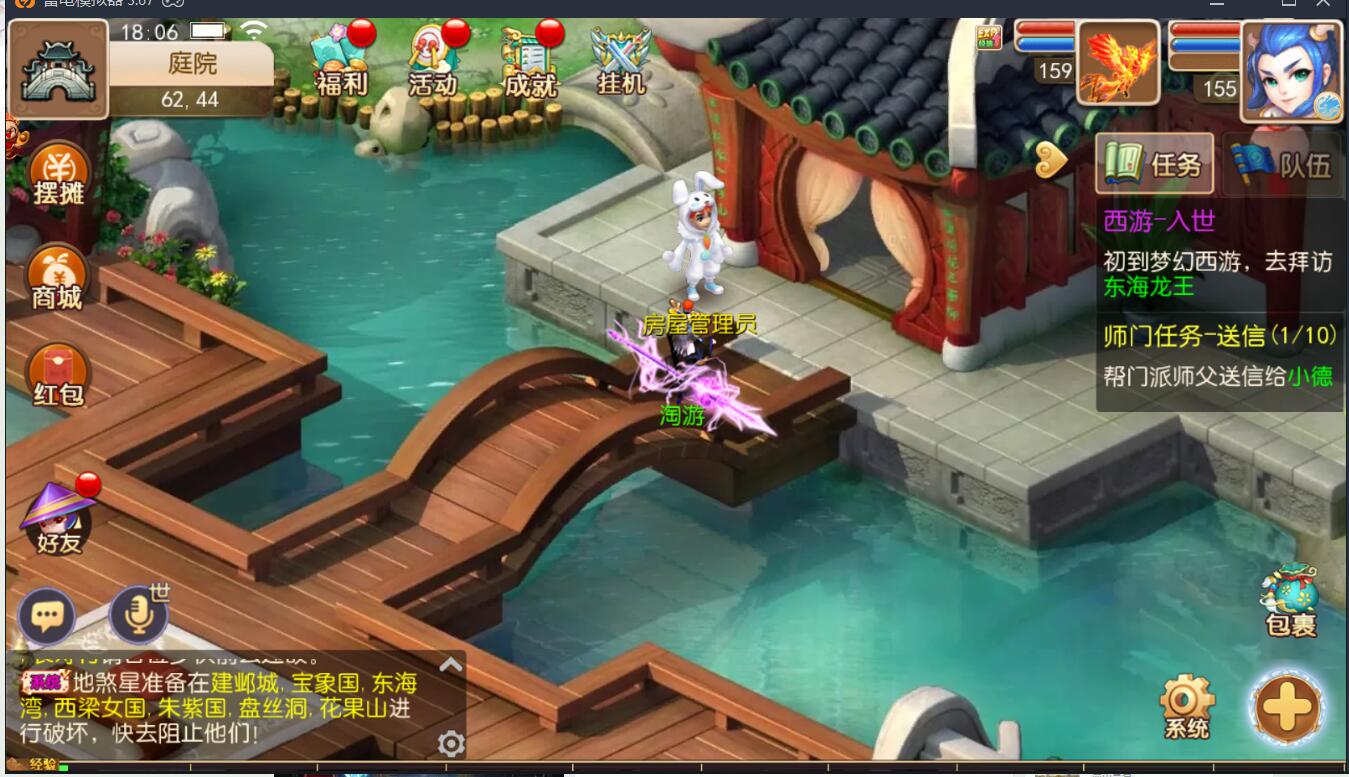
Task: Activate 挂机 auto-battle mode
Action: [620, 62]
